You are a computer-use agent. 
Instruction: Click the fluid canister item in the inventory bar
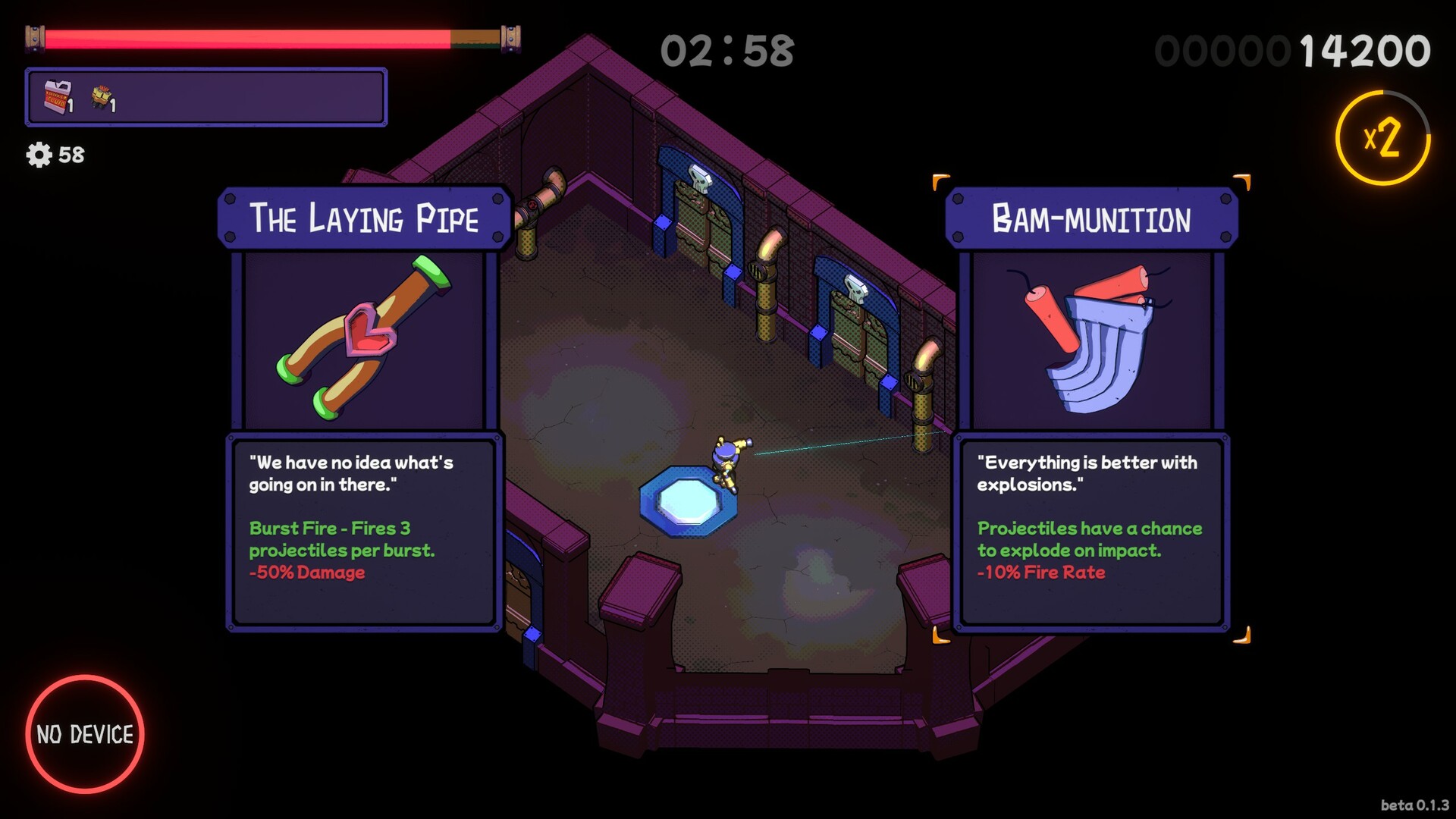(x=55, y=99)
